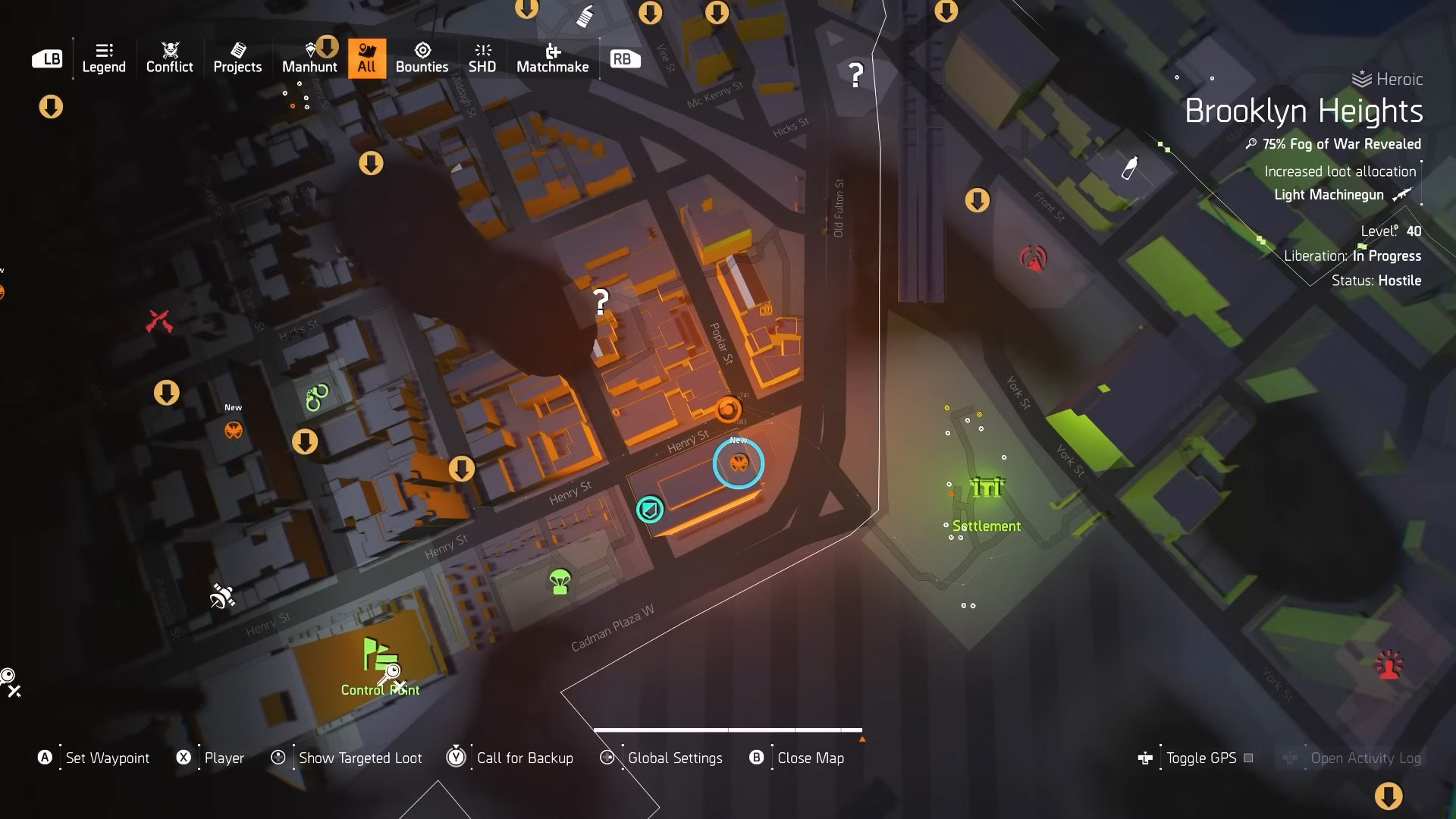Click the teal shield safe house marker
This screenshot has height=819, width=1456.
tap(650, 510)
